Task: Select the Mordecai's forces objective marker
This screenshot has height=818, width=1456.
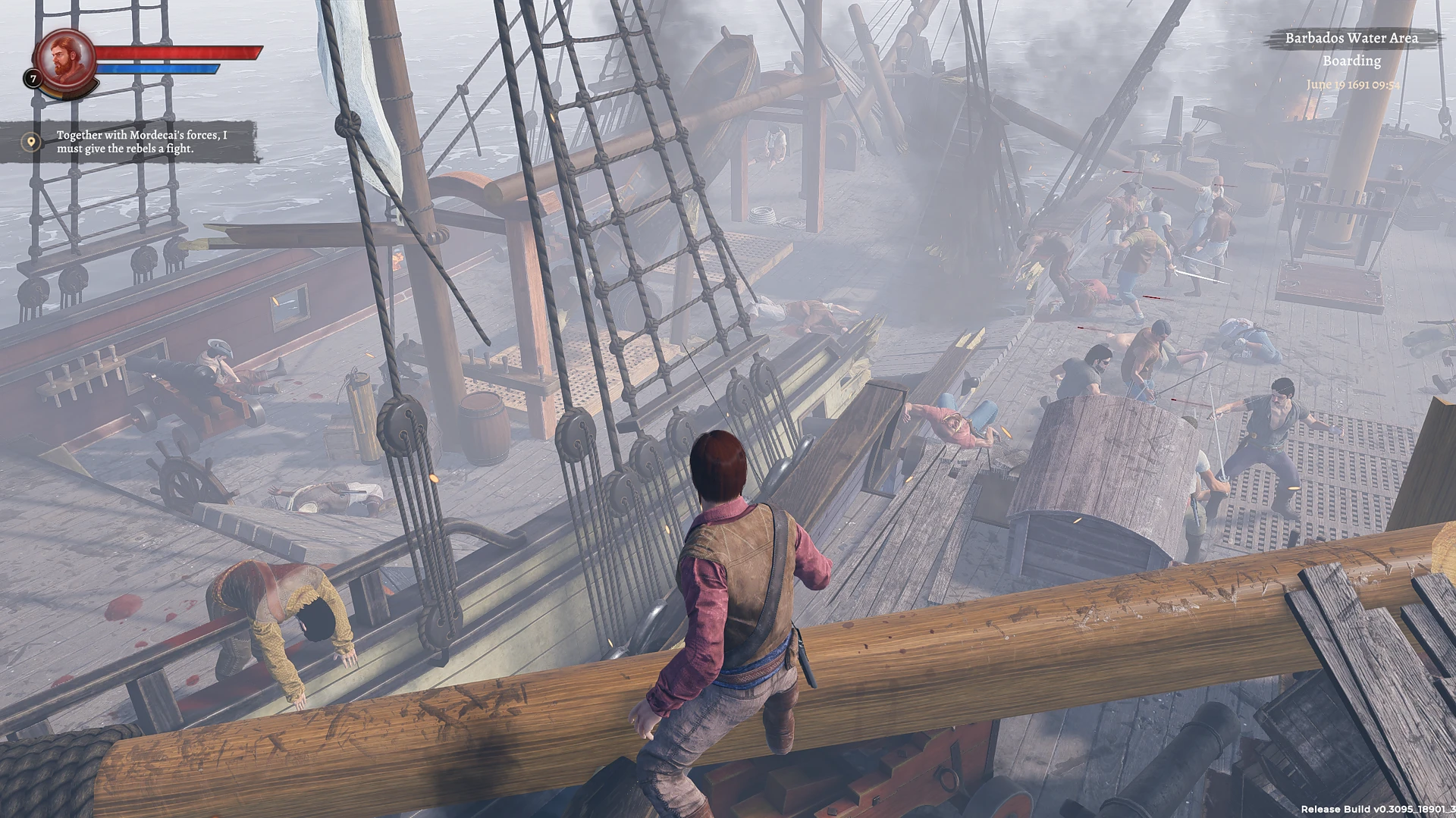Action: (30, 142)
